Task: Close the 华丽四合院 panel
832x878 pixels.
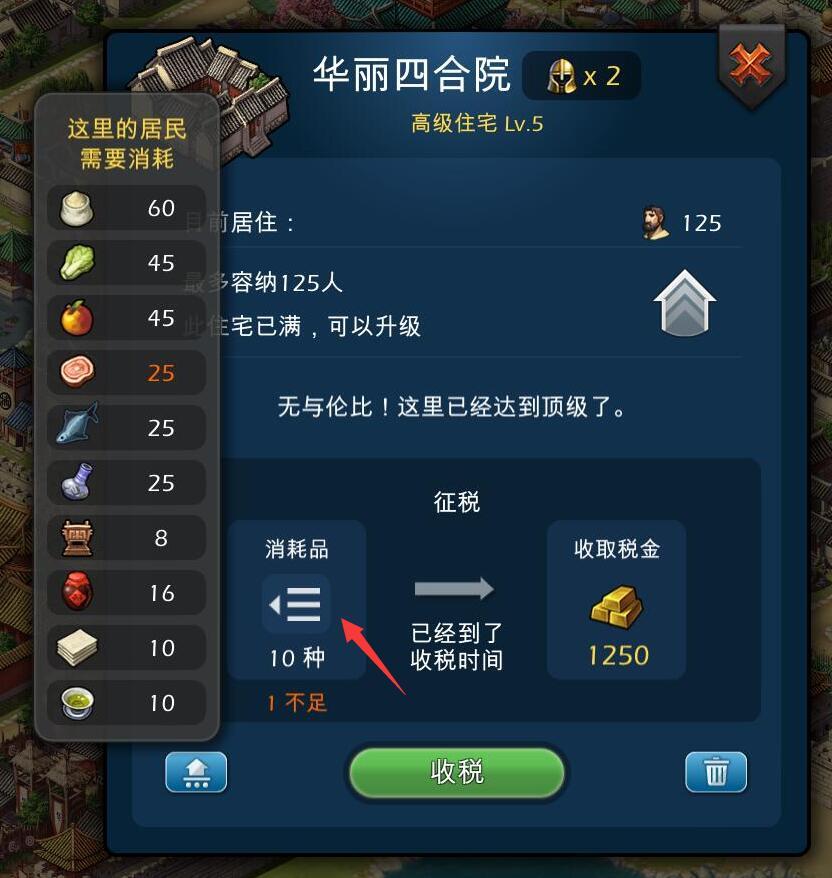Action: click(749, 65)
